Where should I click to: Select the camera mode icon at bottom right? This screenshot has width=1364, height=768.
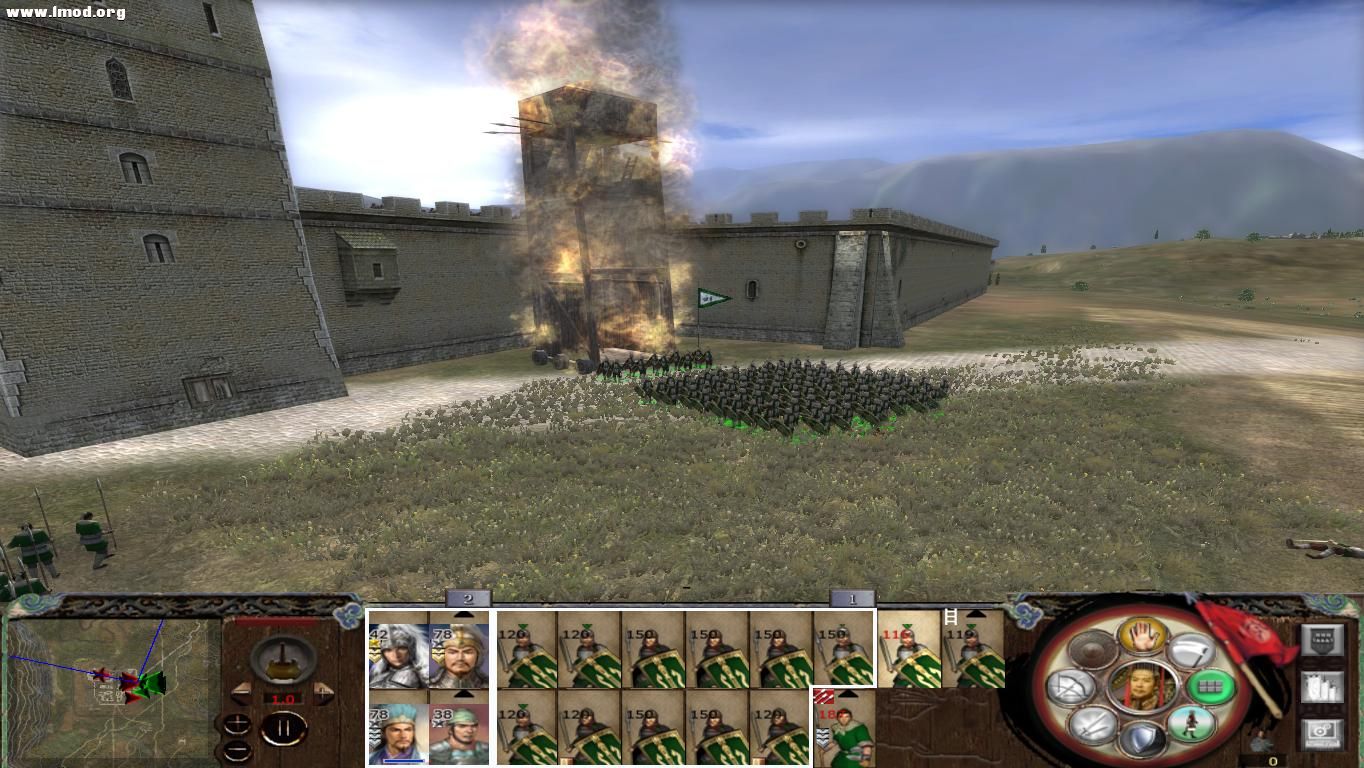(x=1322, y=733)
